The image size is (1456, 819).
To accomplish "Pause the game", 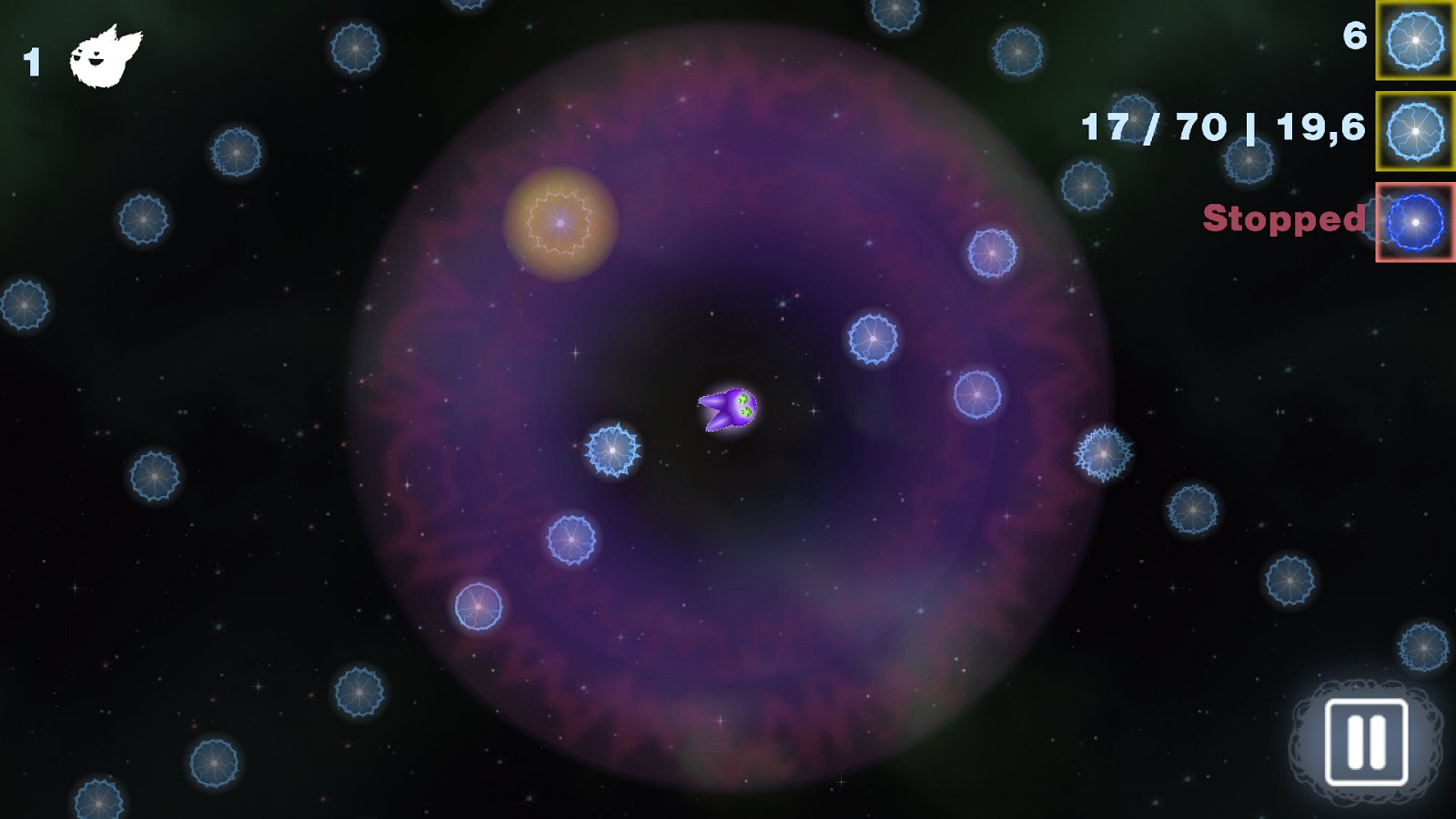I will (1366, 742).
